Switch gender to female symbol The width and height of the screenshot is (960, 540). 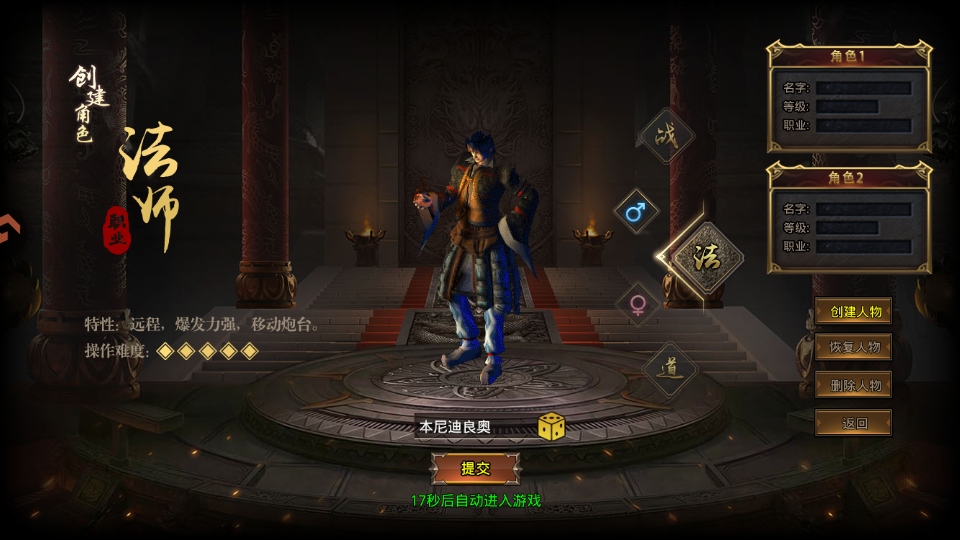pyautogui.click(x=637, y=304)
